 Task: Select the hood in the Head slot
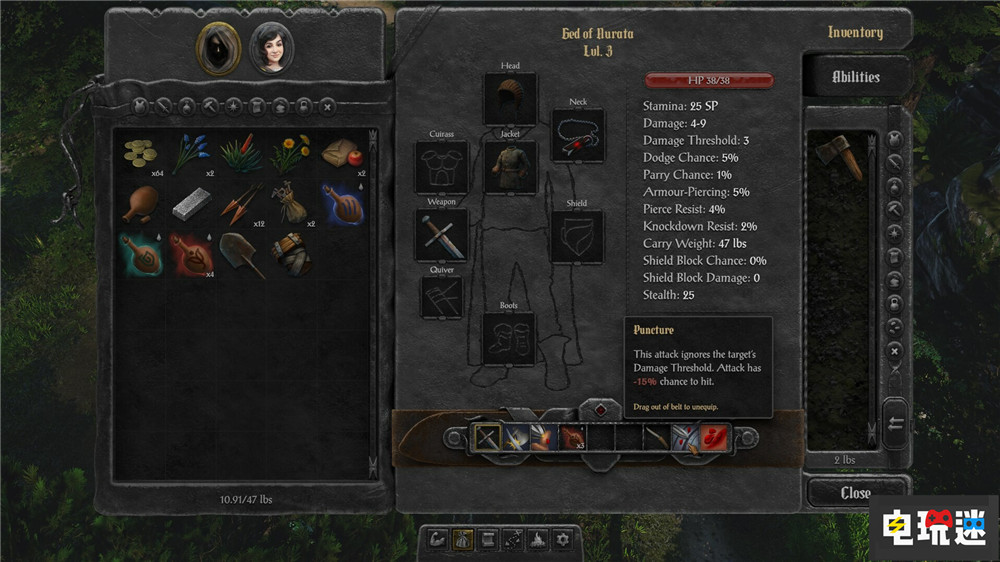pyautogui.click(x=510, y=99)
